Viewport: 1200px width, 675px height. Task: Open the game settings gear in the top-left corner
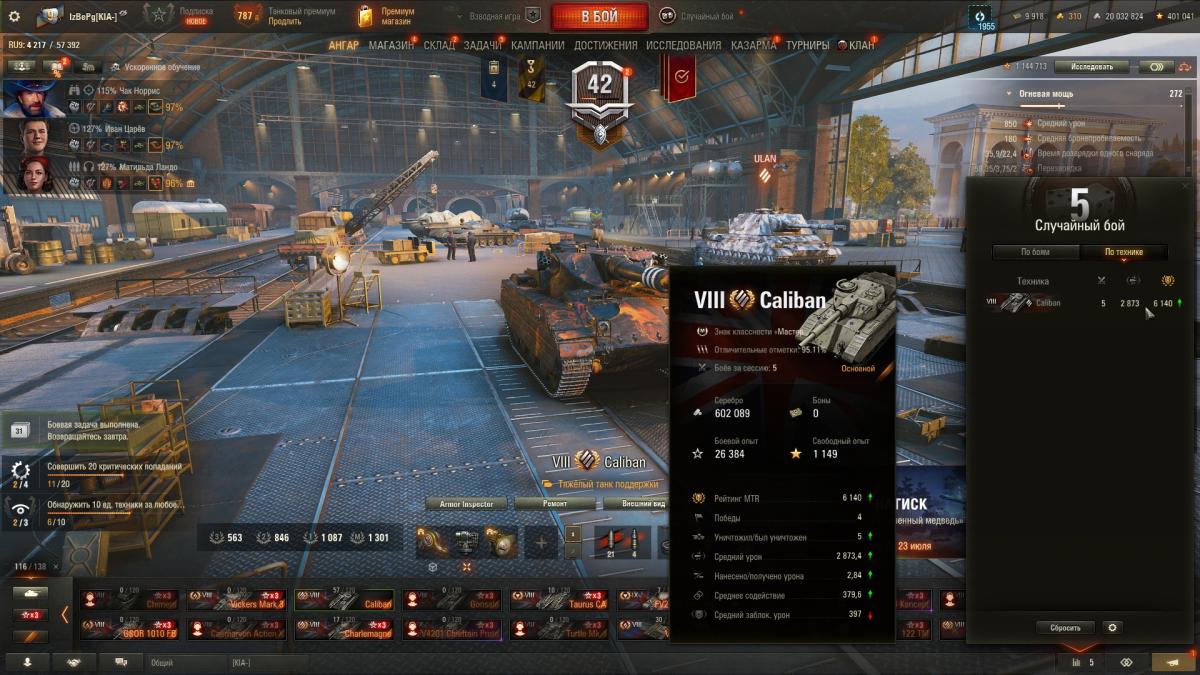click(14, 16)
